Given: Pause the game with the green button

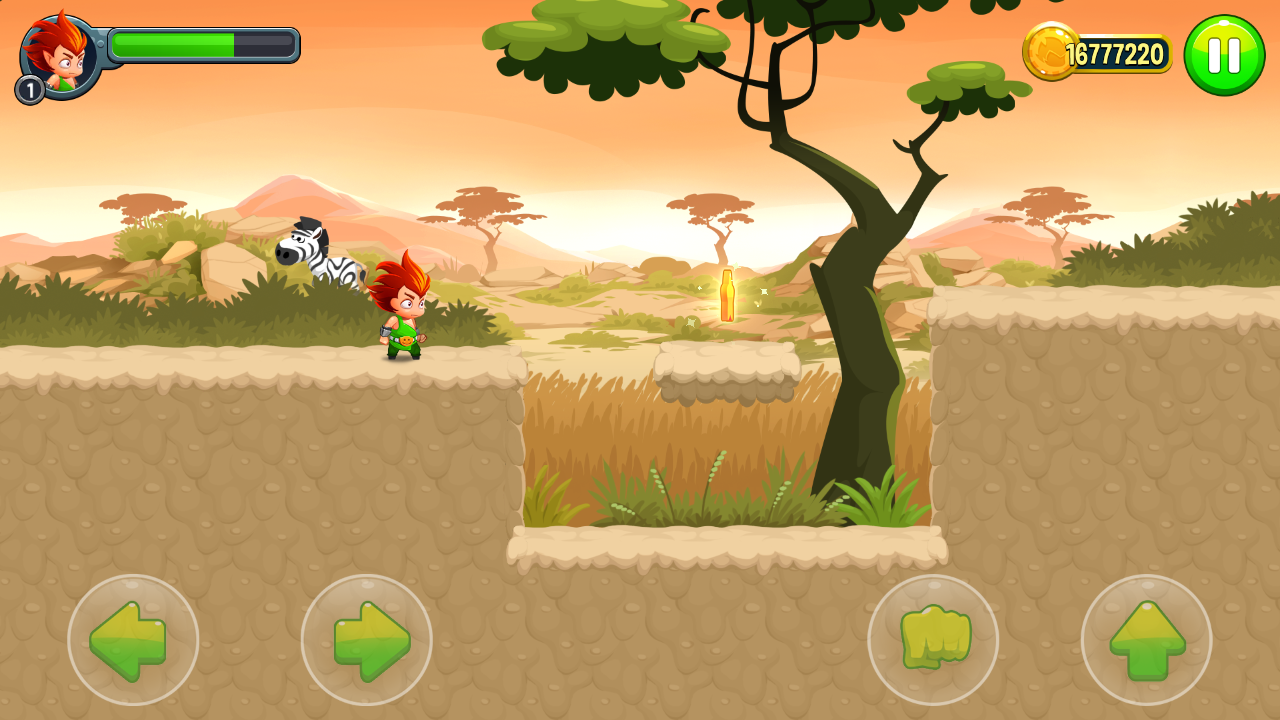Looking at the screenshot, I should click(1224, 55).
